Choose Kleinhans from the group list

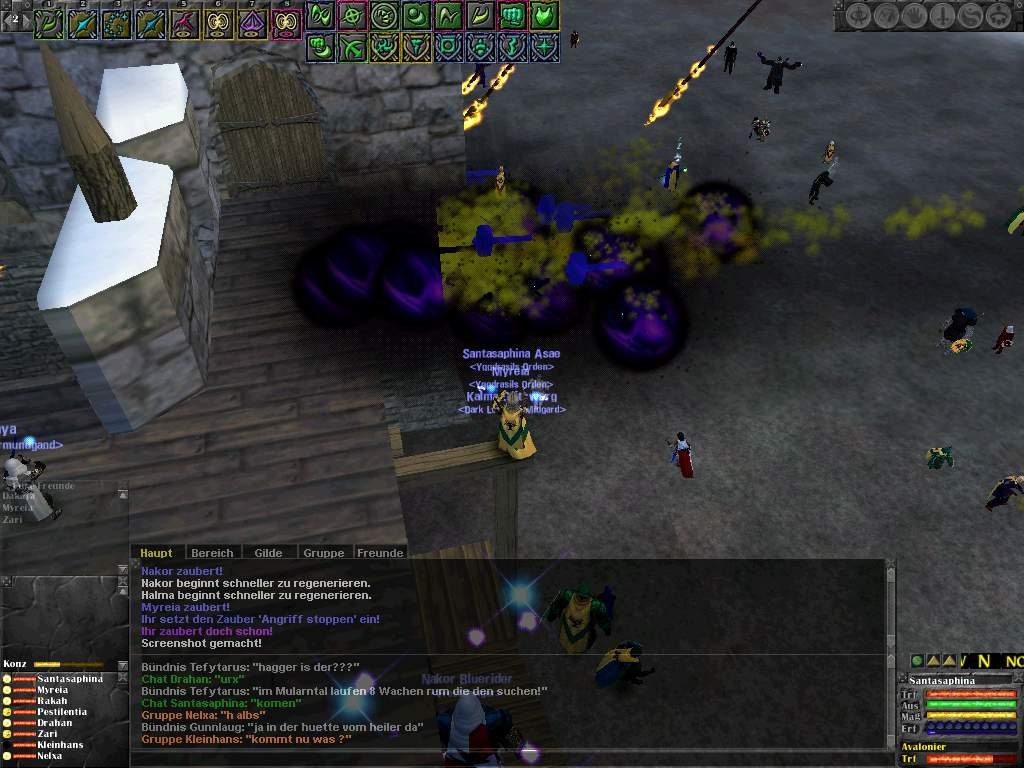(x=60, y=745)
